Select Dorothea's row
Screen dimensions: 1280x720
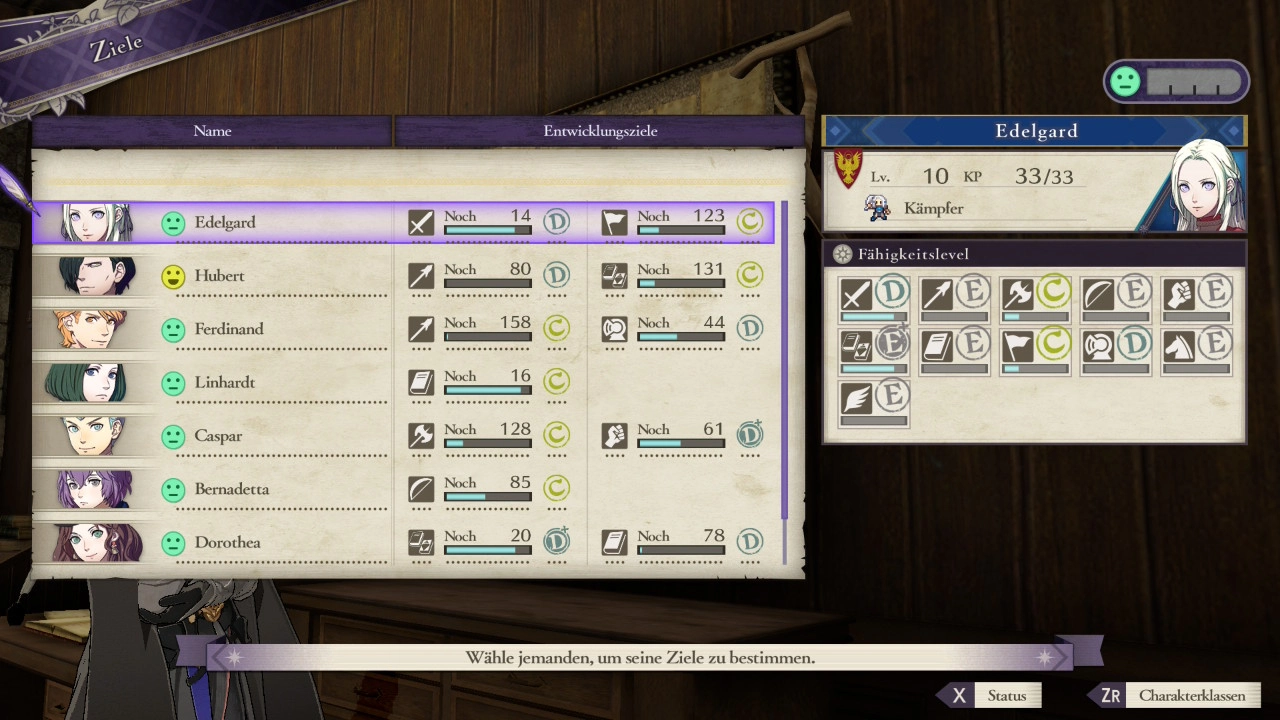[227, 542]
